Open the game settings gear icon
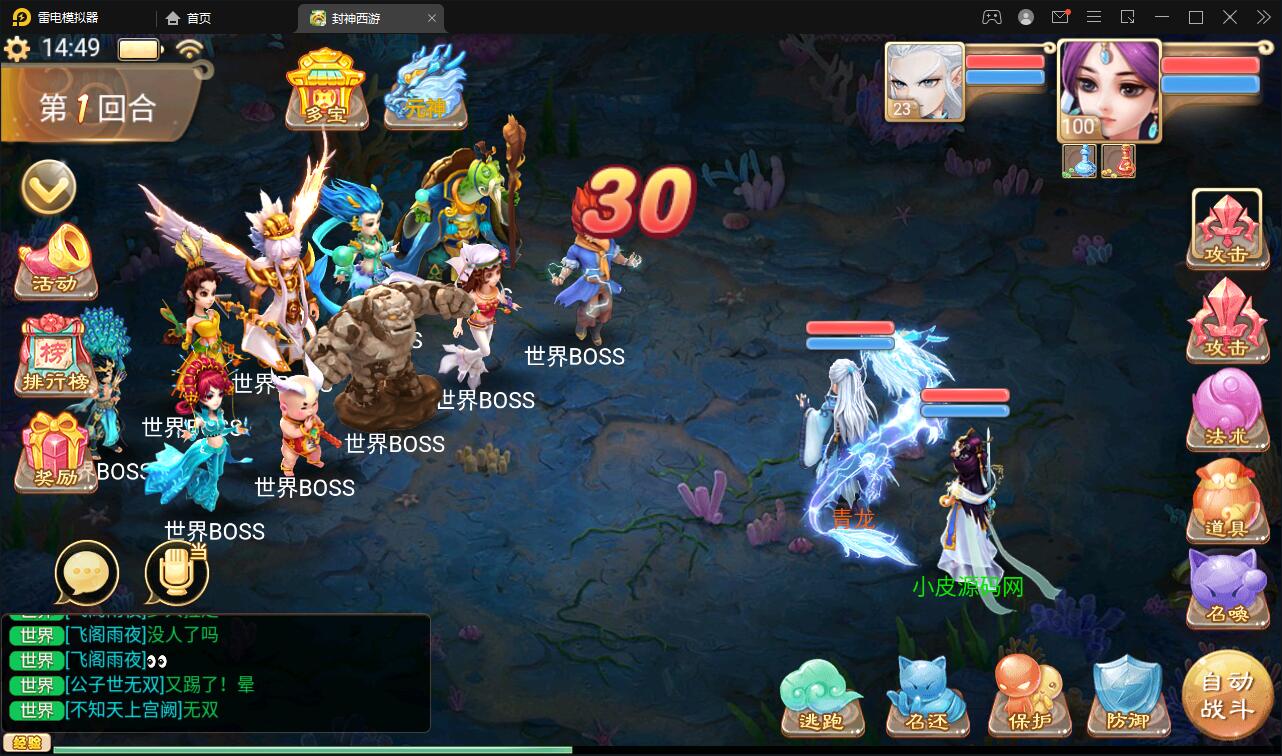1282x756 pixels. (17, 48)
